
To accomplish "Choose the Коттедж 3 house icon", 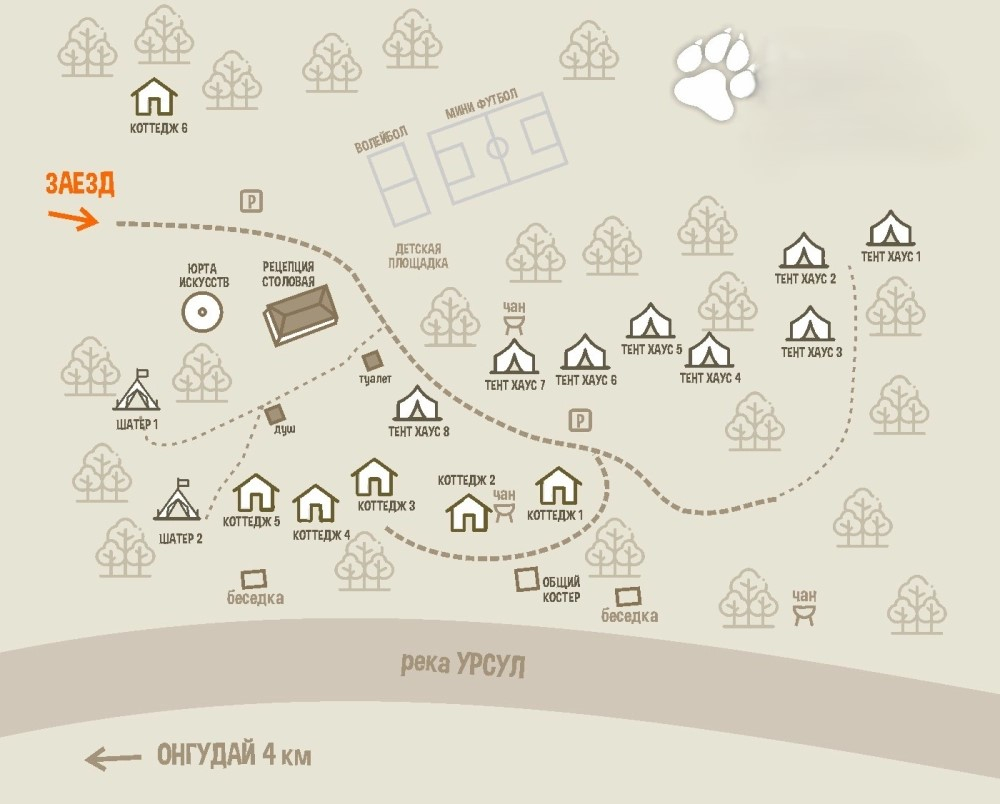I will (375, 477).
